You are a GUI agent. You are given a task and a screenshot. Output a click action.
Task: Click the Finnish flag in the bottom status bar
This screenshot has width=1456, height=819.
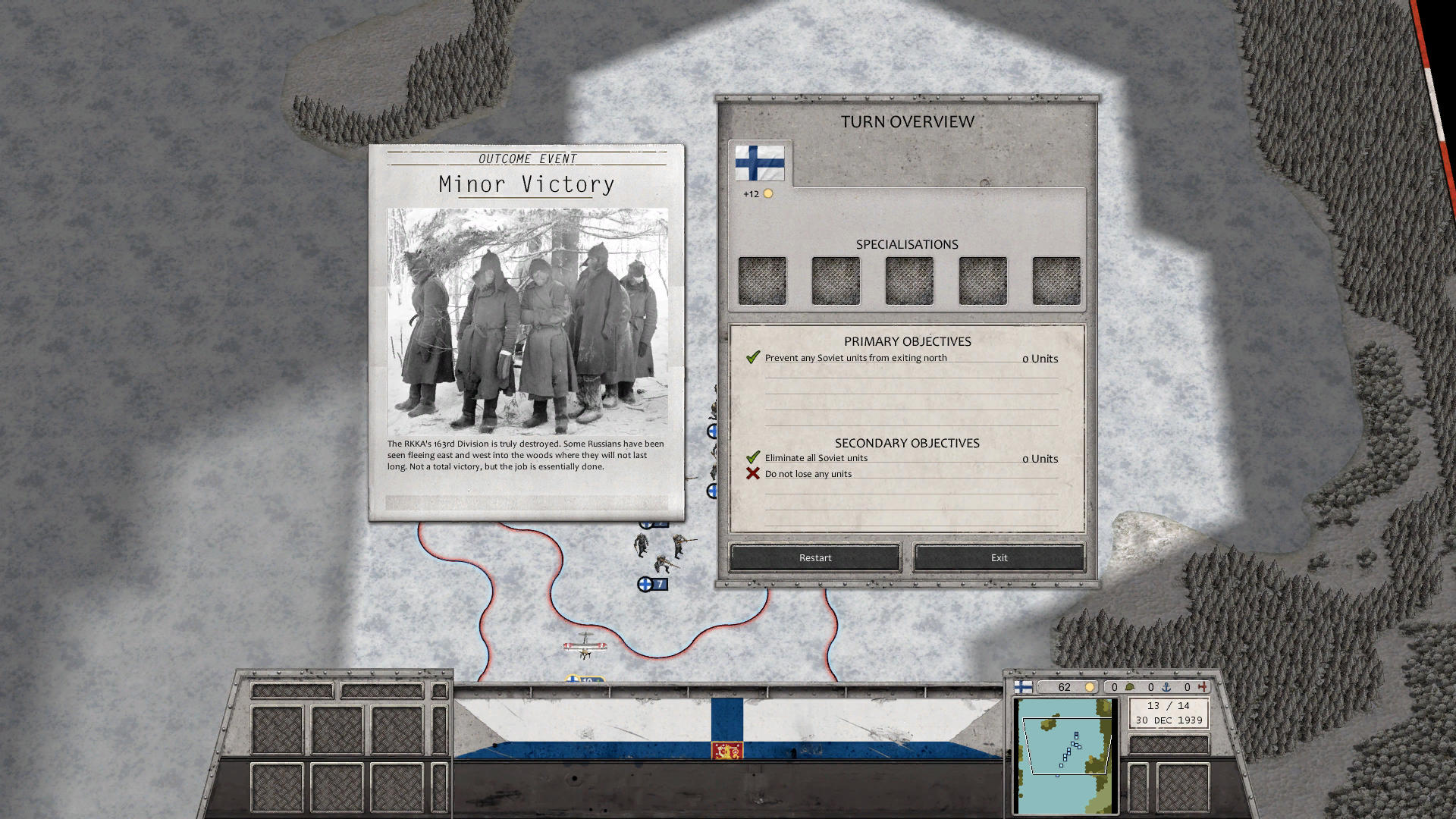[1023, 686]
